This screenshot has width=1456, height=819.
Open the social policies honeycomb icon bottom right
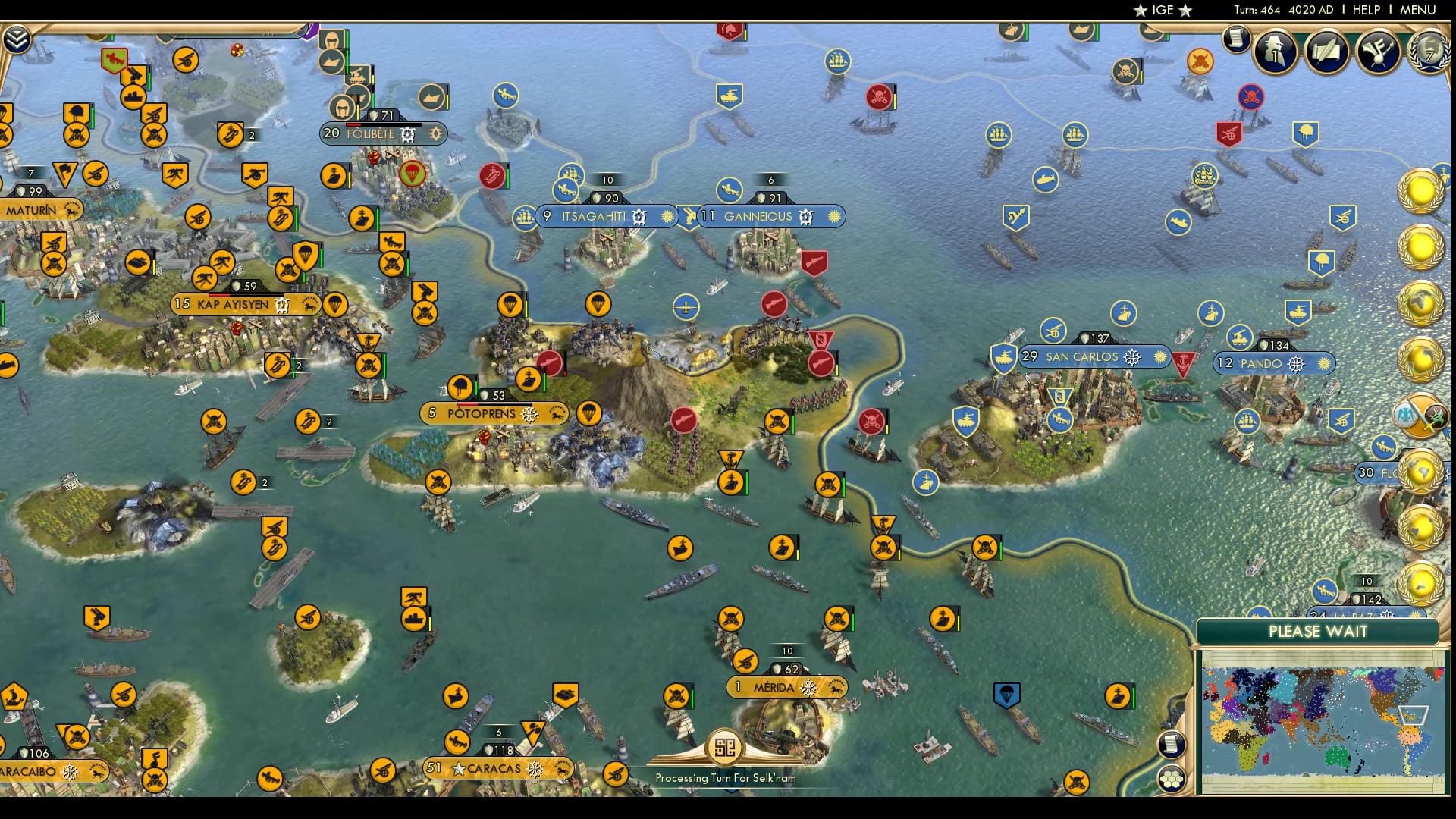(x=1172, y=777)
